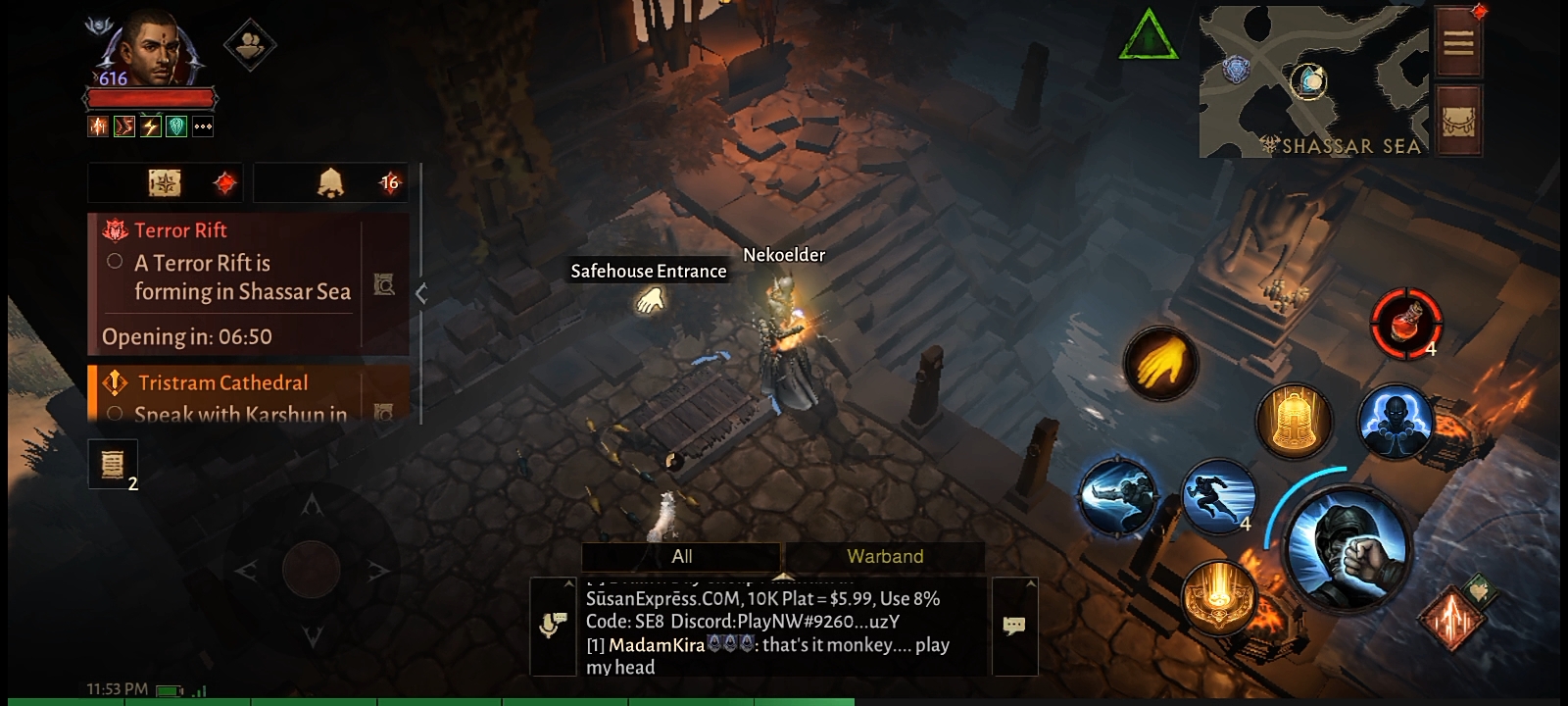Collapse the quest tracker panel arrow
The image size is (1568, 706).
[x=421, y=293]
